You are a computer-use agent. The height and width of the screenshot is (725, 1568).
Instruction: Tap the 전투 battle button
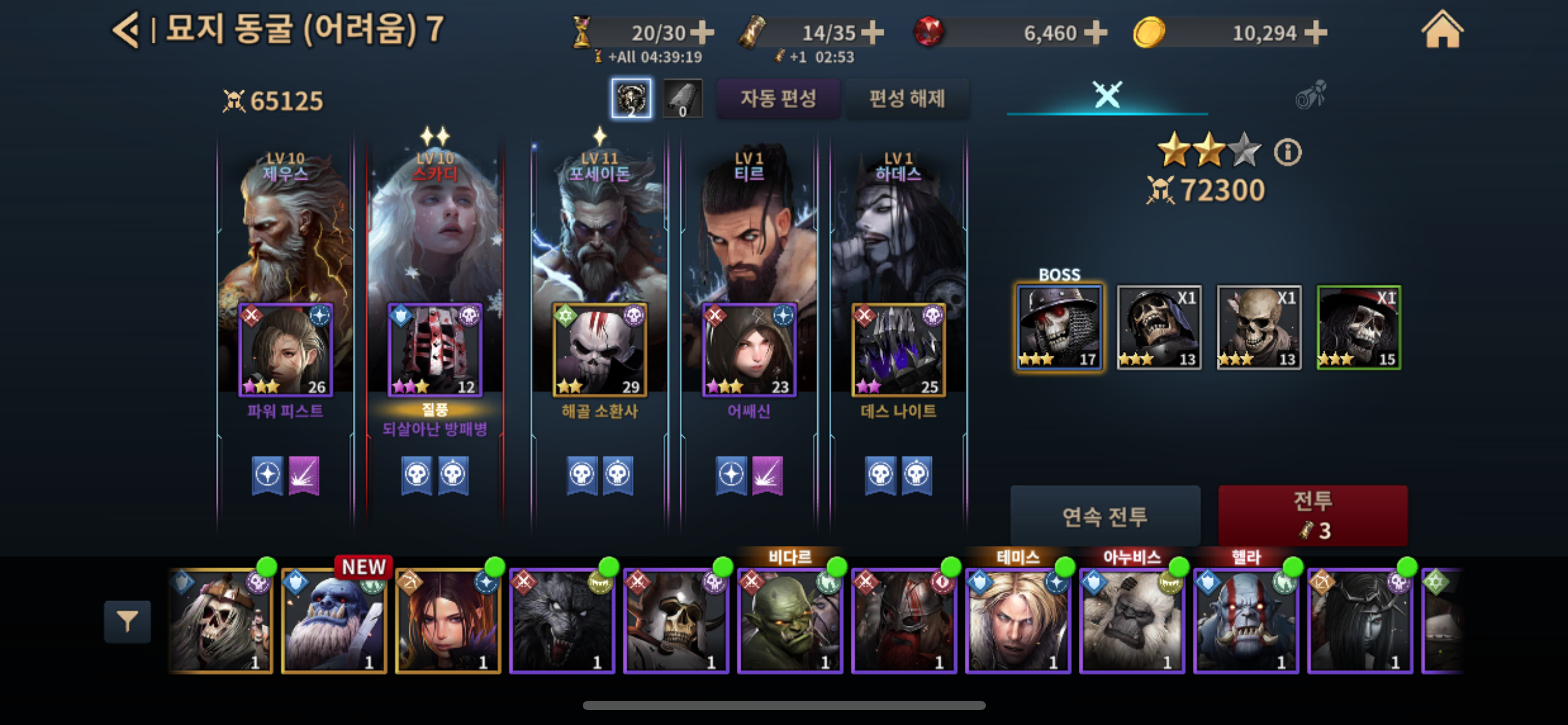pos(1312,515)
